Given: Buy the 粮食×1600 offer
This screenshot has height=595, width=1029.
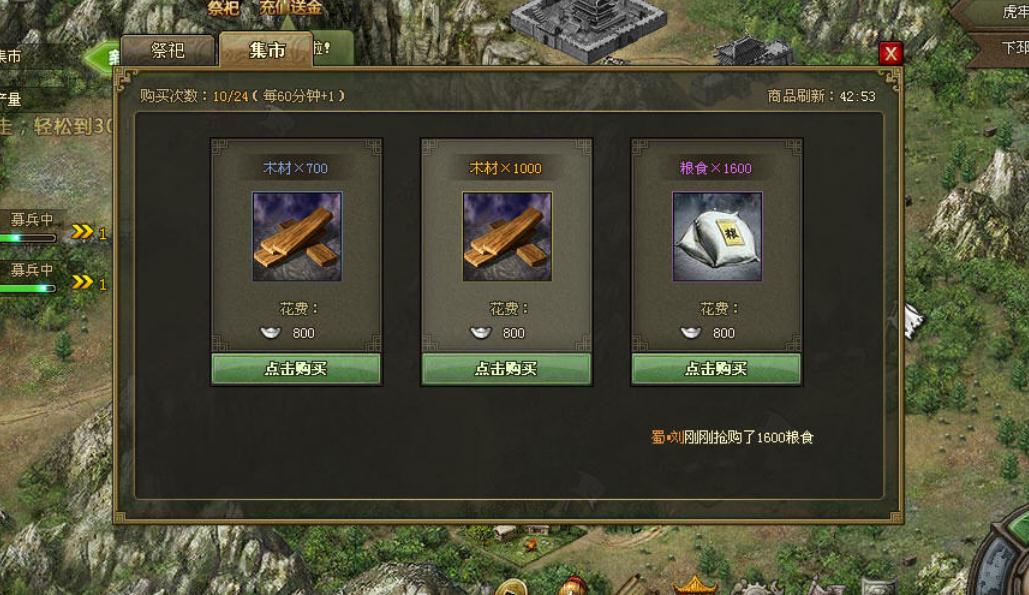Looking at the screenshot, I should click(x=716, y=369).
